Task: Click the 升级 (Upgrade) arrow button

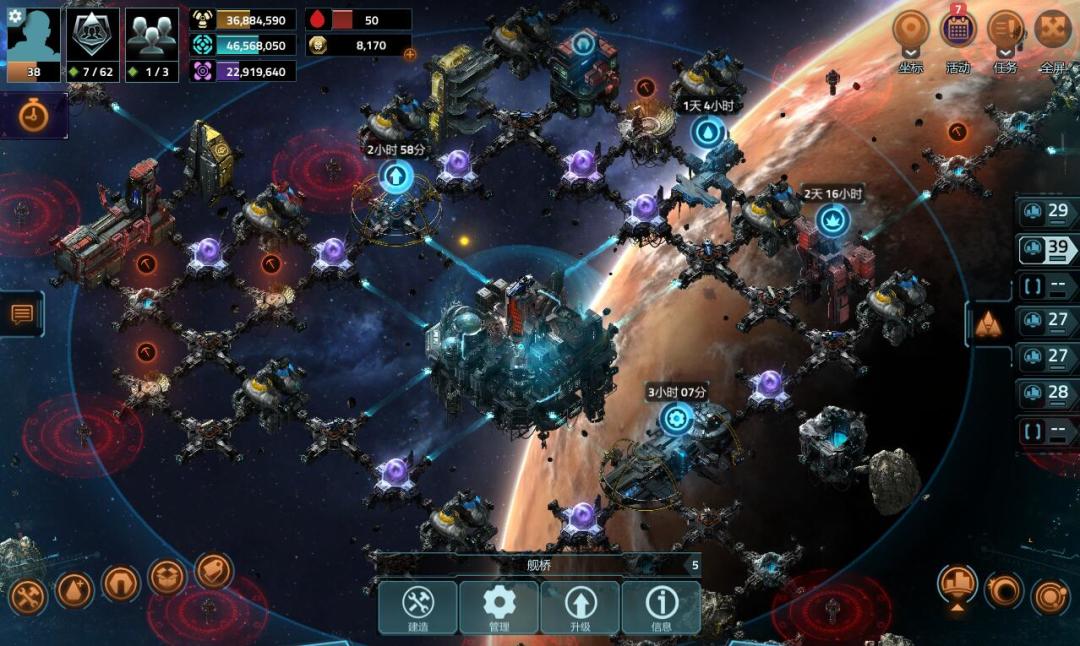Action: click(x=580, y=607)
